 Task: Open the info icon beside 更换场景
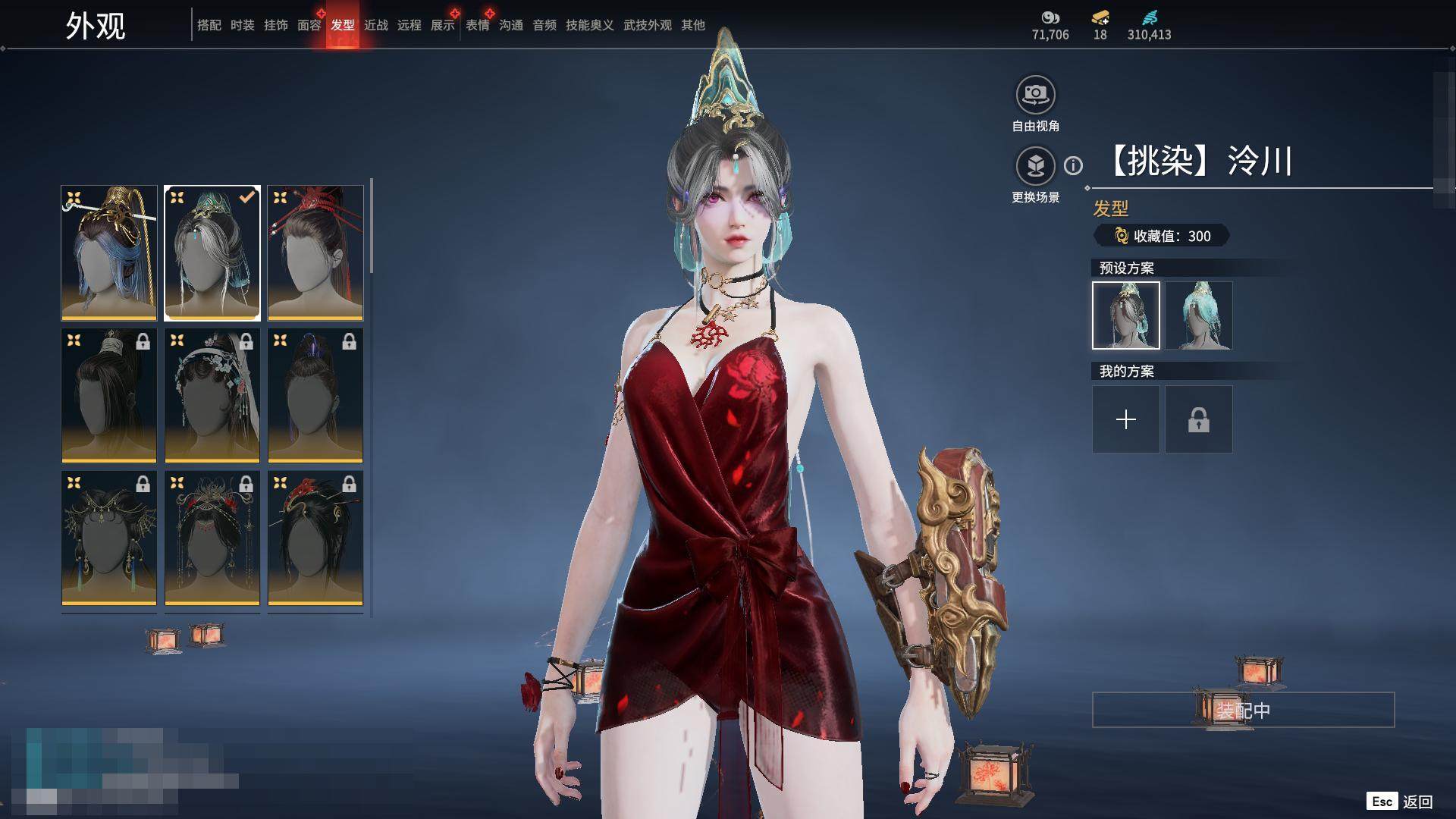[1073, 165]
